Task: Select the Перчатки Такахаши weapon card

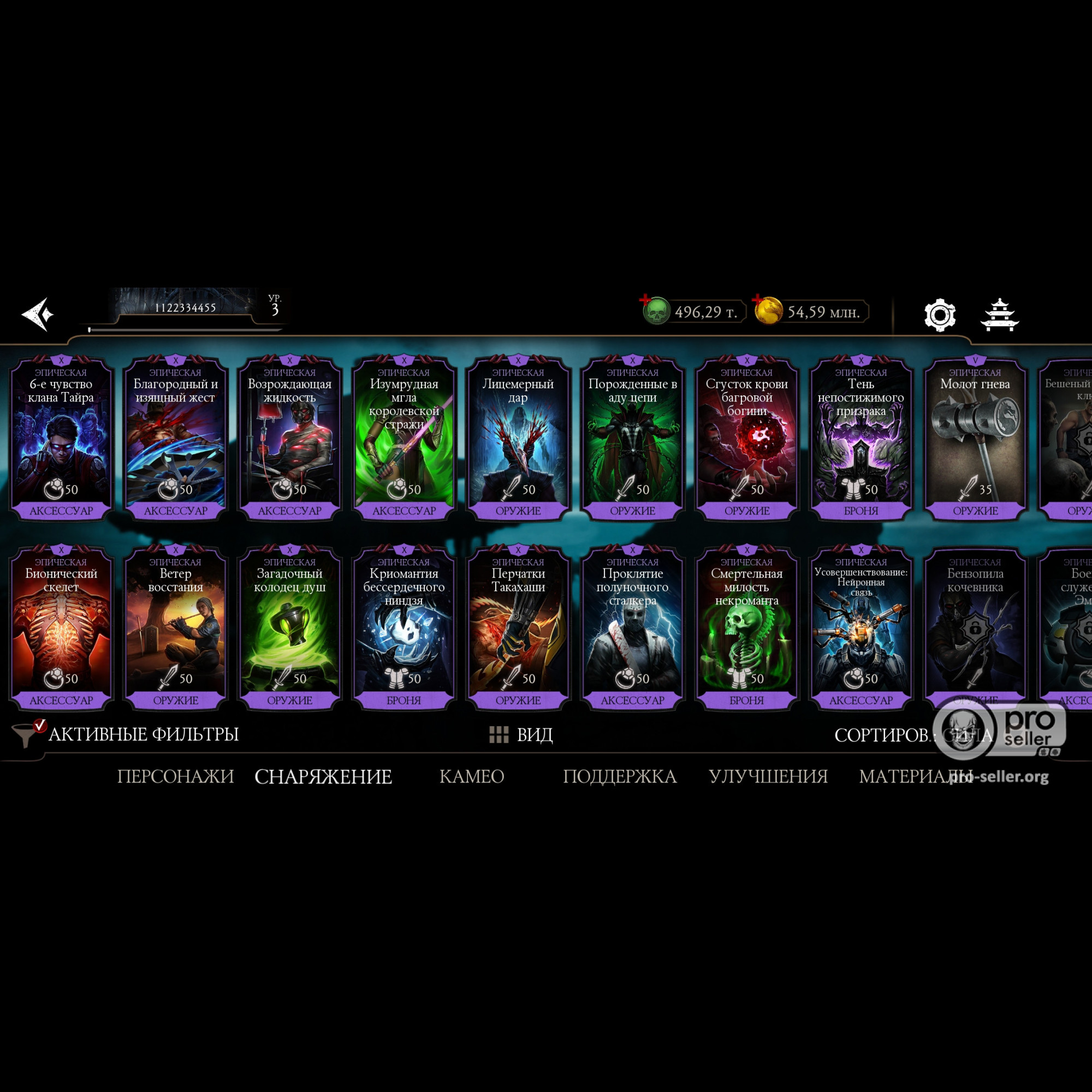Action: pyautogui.click(x=518, y=628)
